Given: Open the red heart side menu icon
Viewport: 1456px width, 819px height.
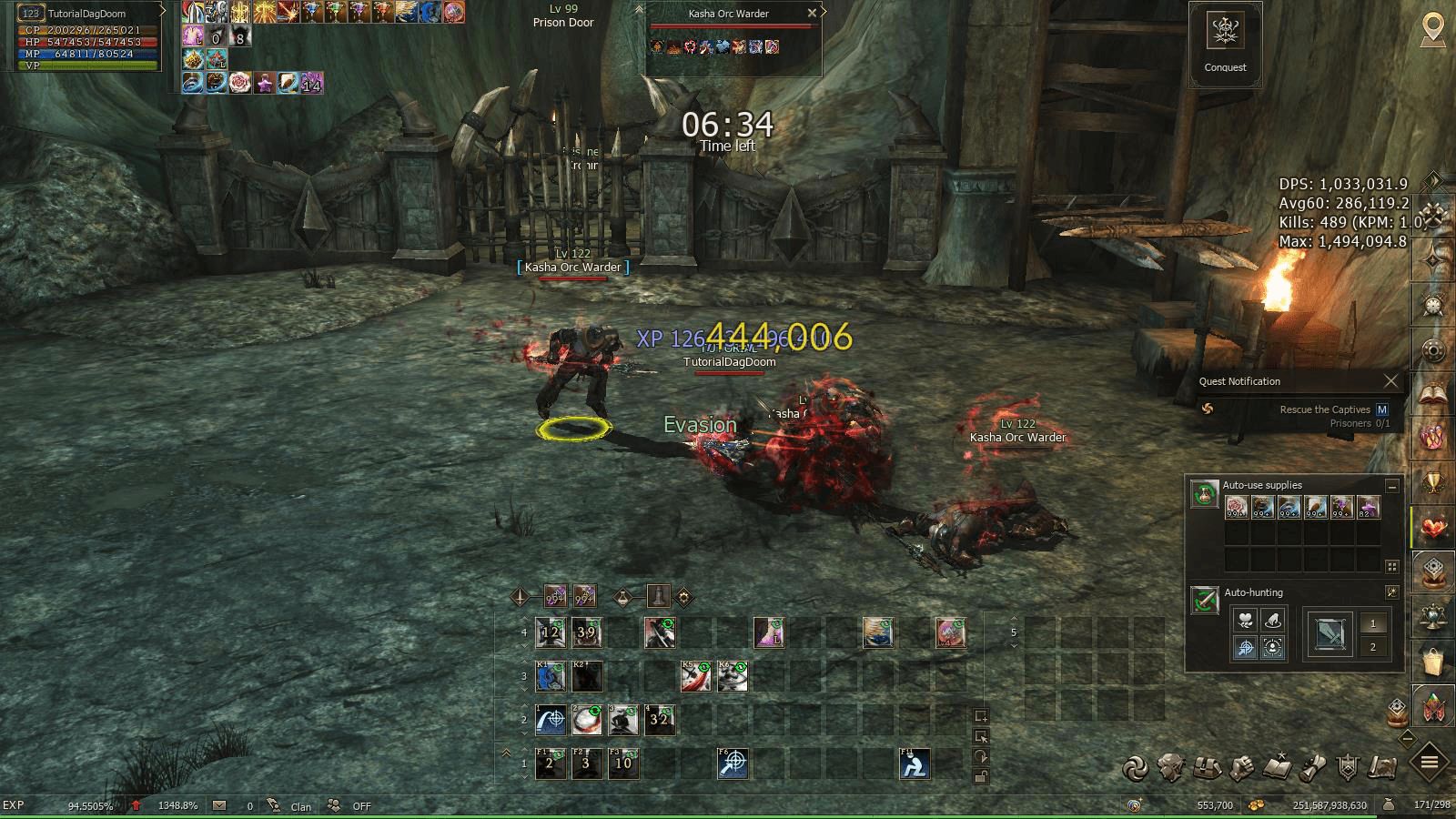Looking at the screenshot, I should click(x=1433, y=528).
